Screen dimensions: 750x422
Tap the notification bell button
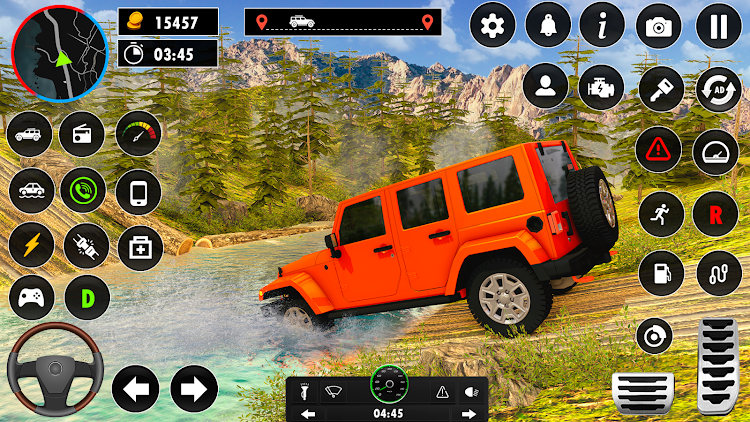(547, 26)
